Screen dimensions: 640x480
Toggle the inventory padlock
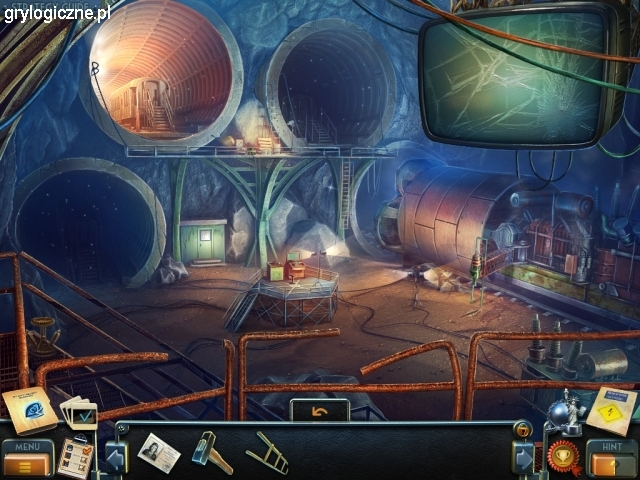click(521, 430)
